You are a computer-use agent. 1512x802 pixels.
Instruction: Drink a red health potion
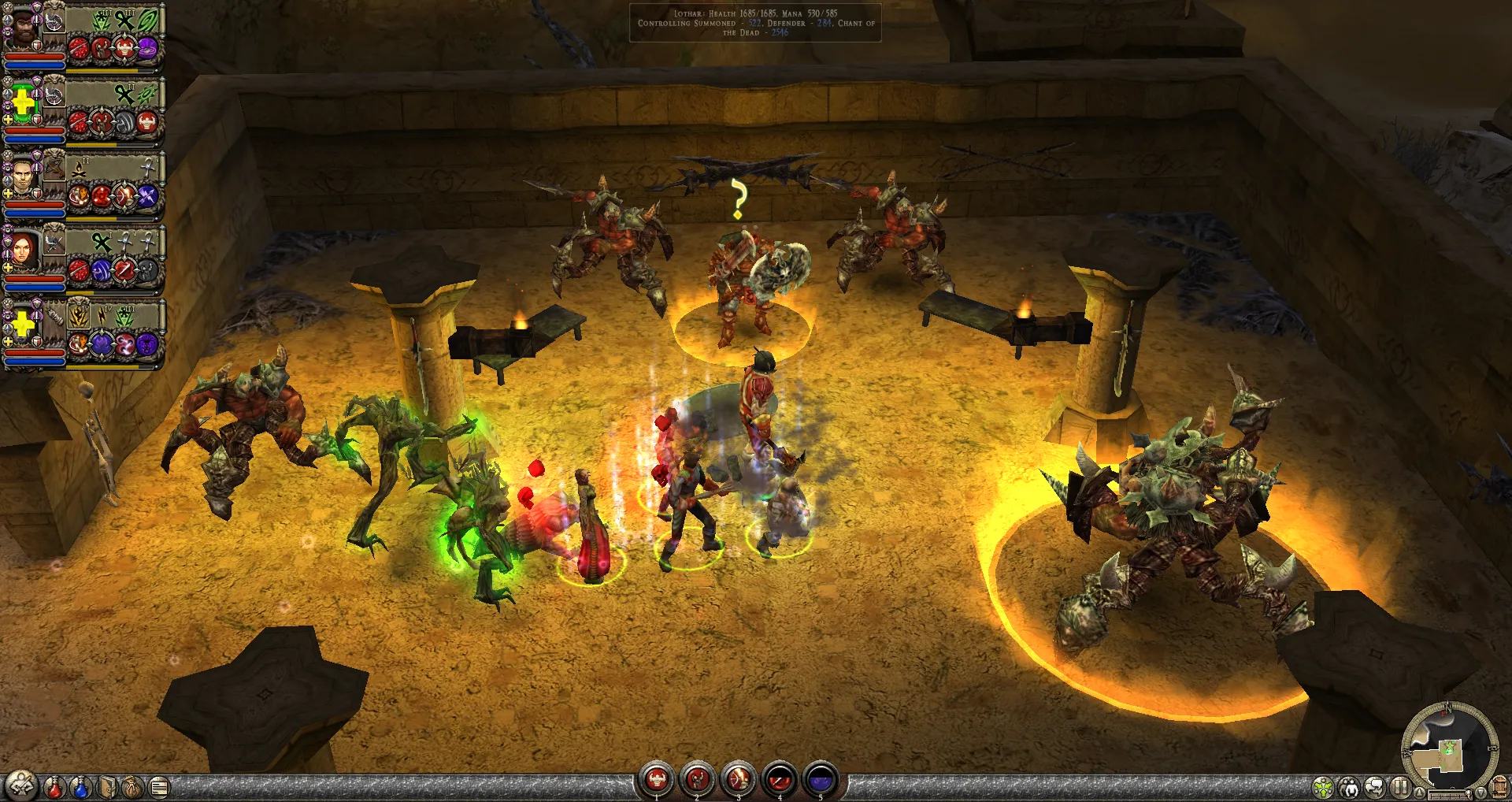coord(54,786)
